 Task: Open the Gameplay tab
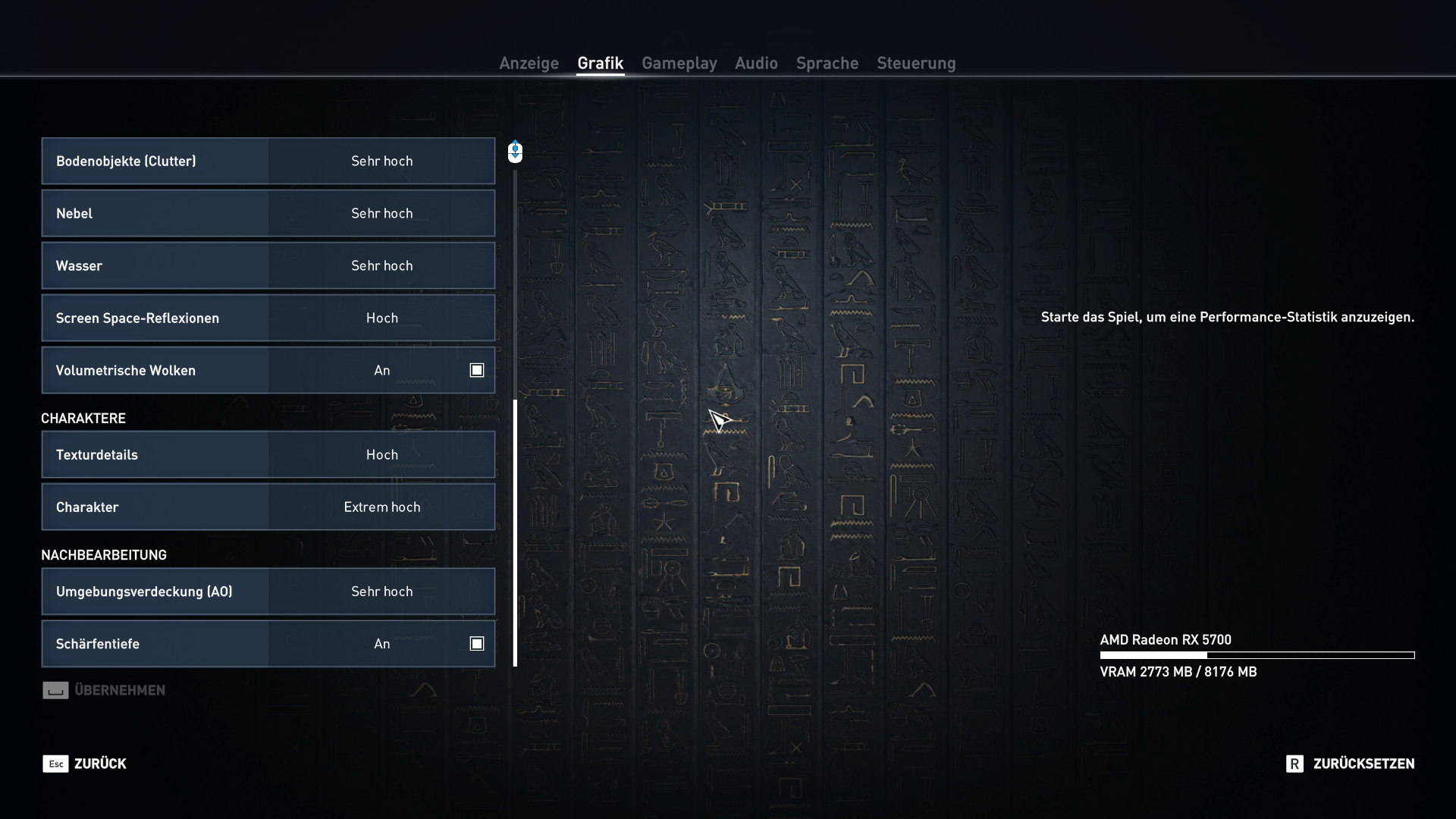point(679,64)
